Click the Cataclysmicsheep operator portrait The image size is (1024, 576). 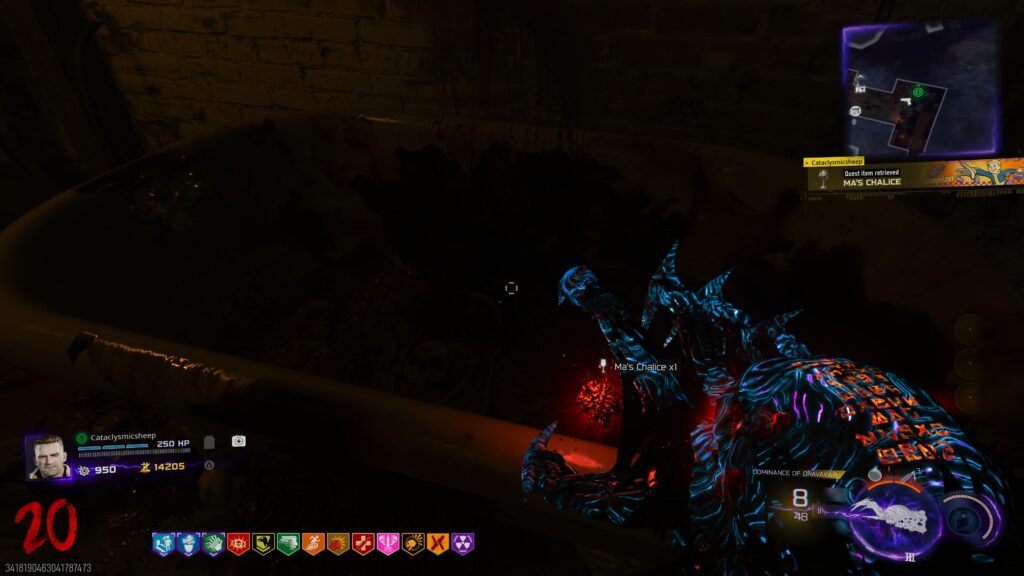tap(47, 457)
